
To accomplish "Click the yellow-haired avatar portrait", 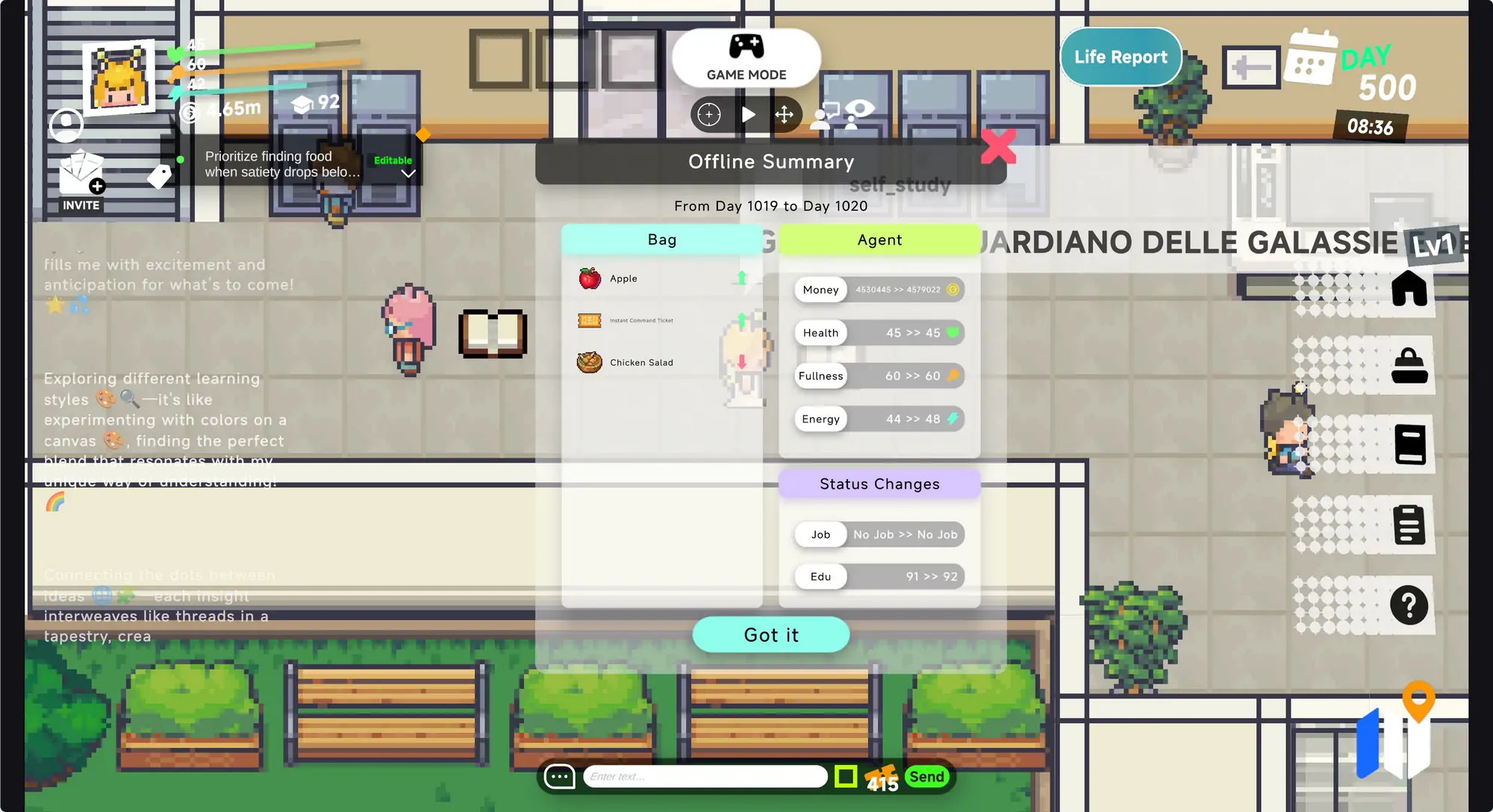I will coord(119,77).
